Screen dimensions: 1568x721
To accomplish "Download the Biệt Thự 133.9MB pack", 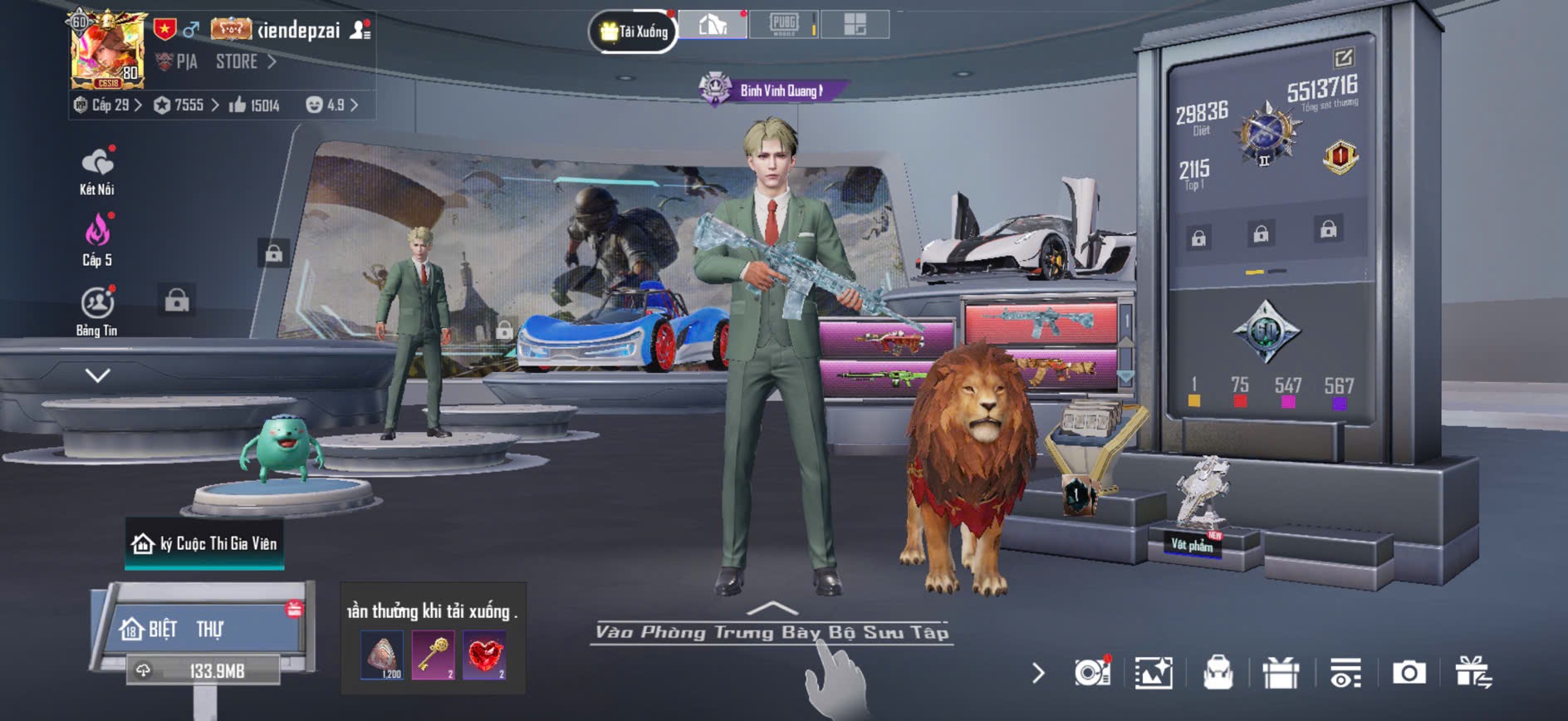I will click(x=204, y=669).
